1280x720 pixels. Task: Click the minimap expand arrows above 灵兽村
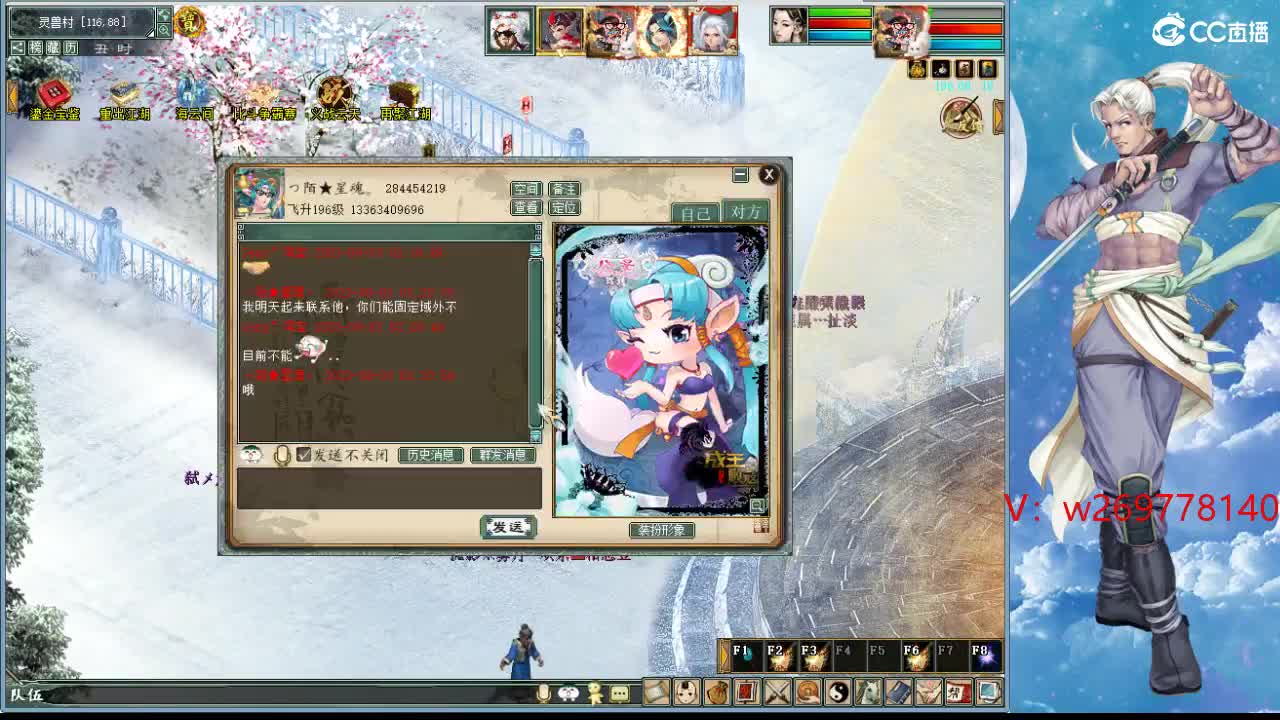162,14
